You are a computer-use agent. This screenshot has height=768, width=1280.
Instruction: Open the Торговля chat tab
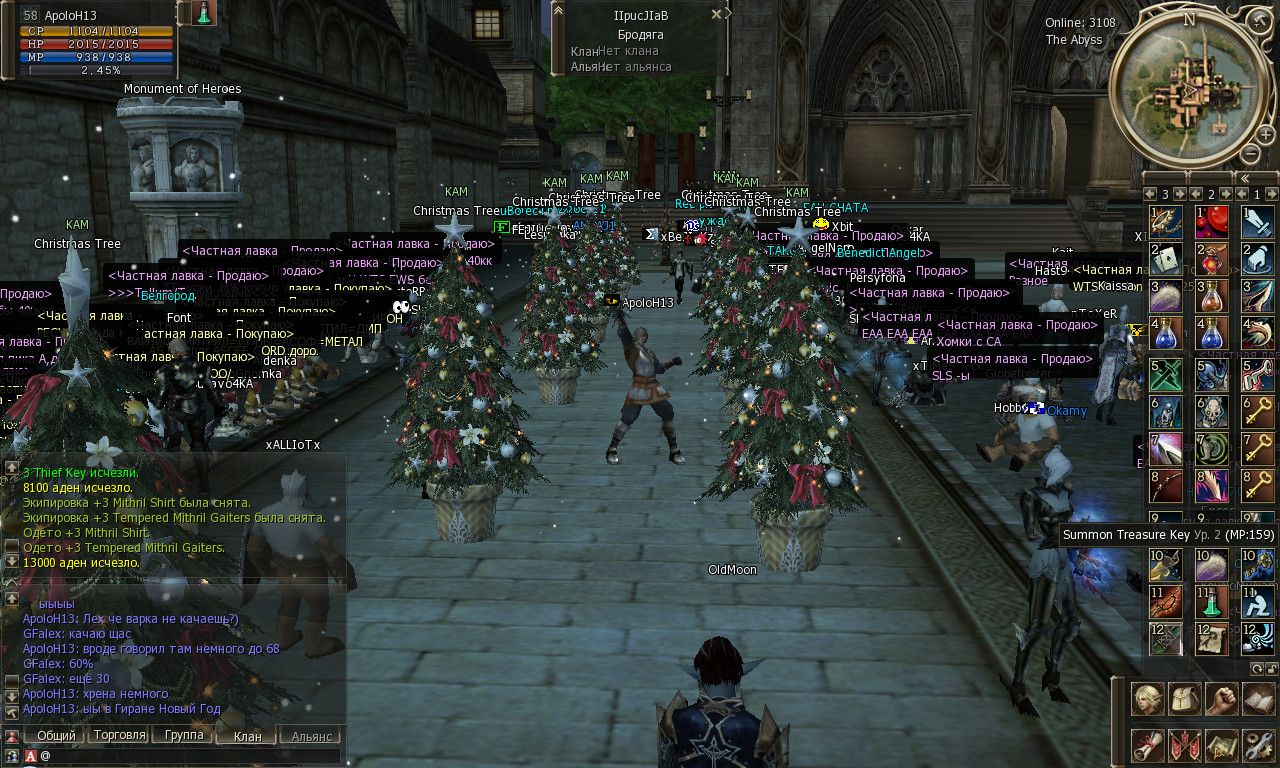coord(120,736)
